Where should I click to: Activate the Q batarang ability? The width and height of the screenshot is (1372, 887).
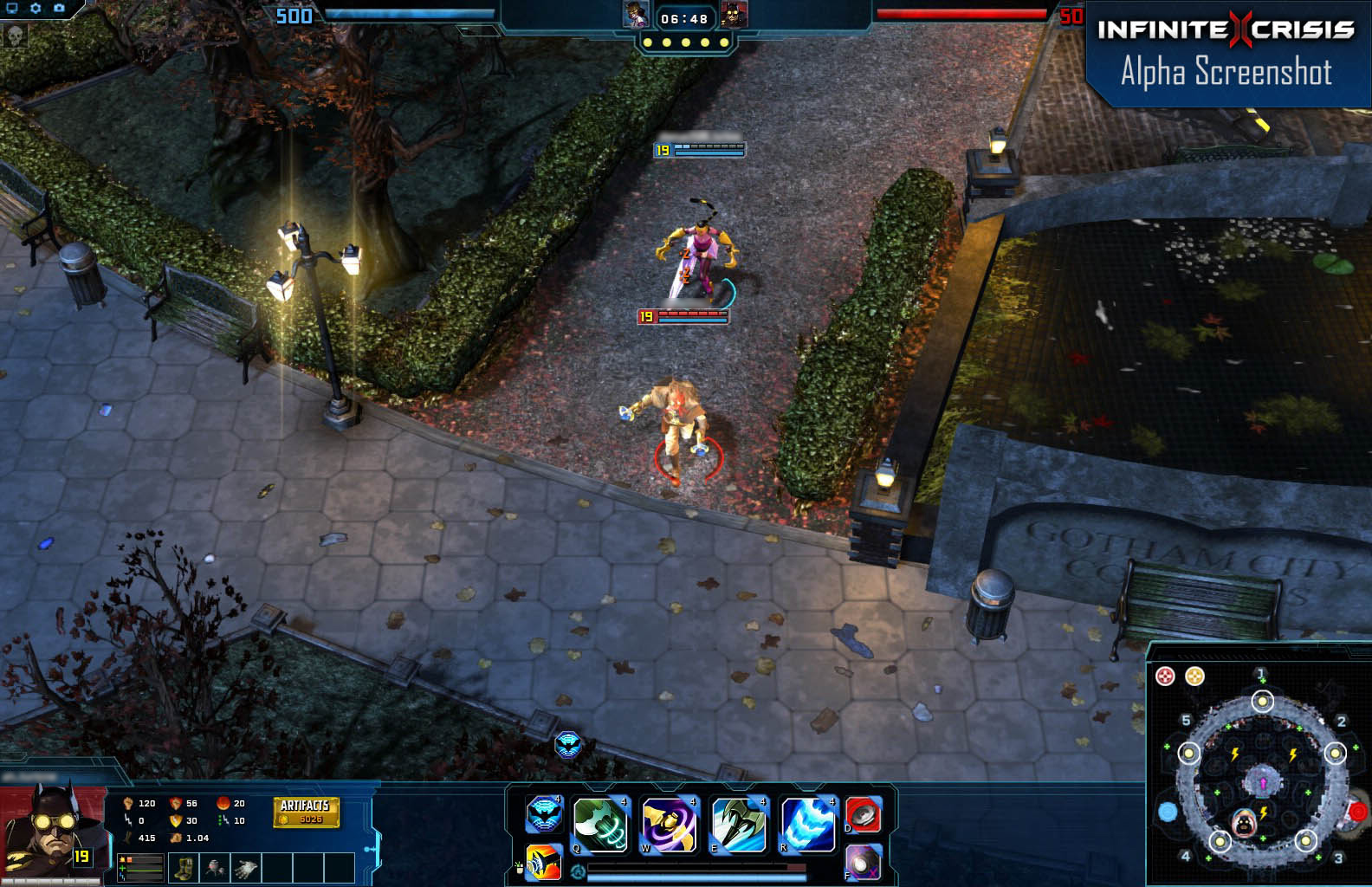[600, 824]
